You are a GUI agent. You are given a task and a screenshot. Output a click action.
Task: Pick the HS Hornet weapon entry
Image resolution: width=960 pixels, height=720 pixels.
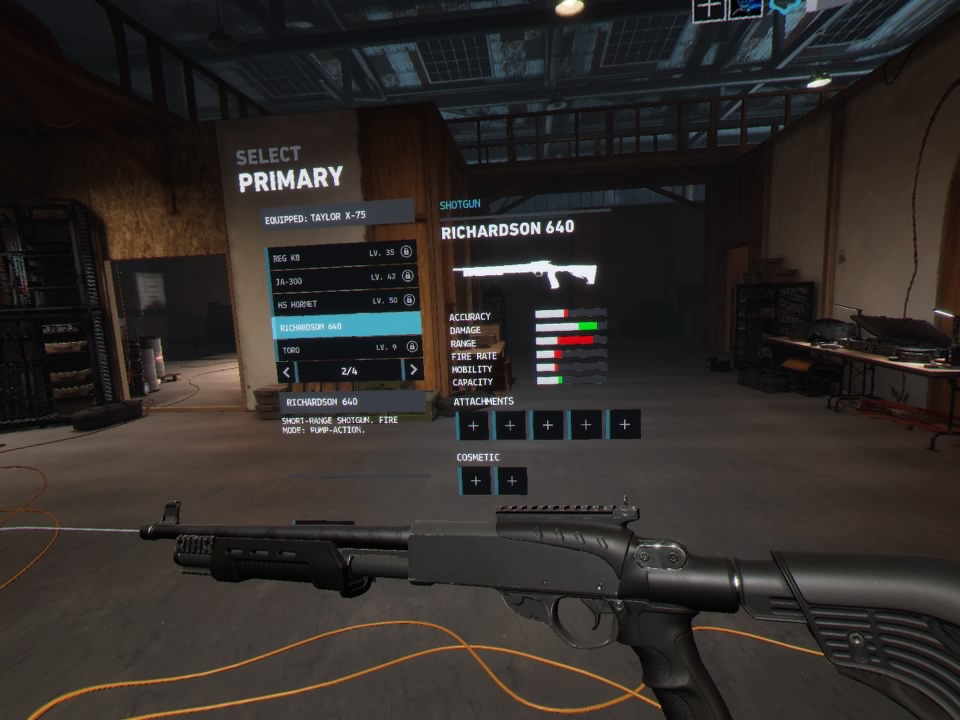point(343,302)
